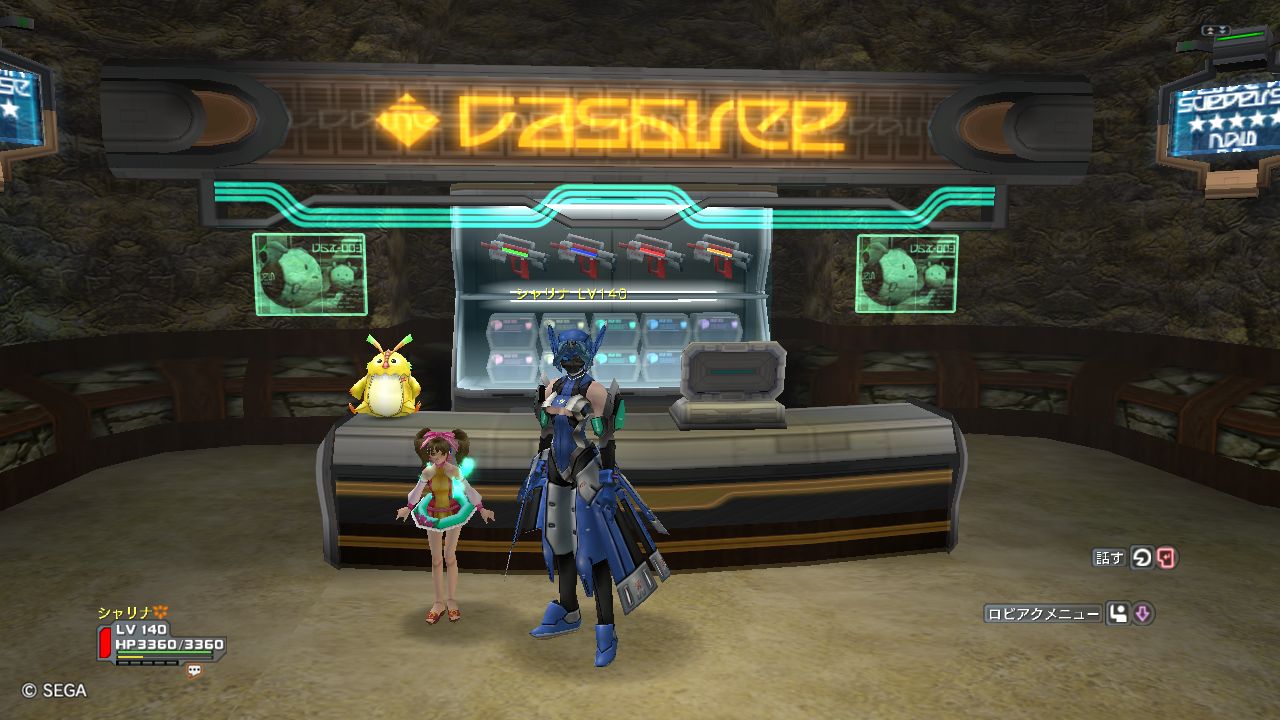Select the 話す talk action label
Viewport: 1280px width, 720px height.
coord(1109,558)
